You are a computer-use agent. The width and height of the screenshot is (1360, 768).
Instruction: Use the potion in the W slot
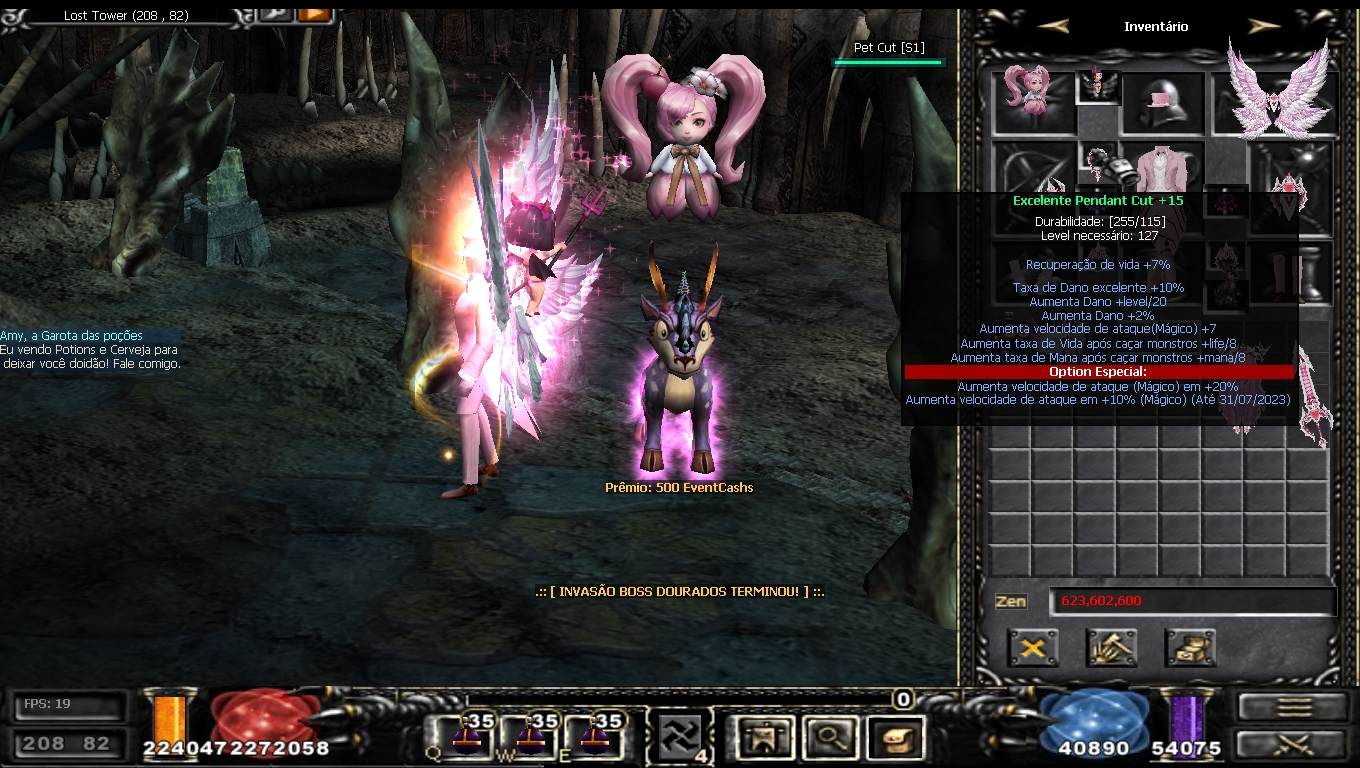pyautogui.click(x=530, y=737)
